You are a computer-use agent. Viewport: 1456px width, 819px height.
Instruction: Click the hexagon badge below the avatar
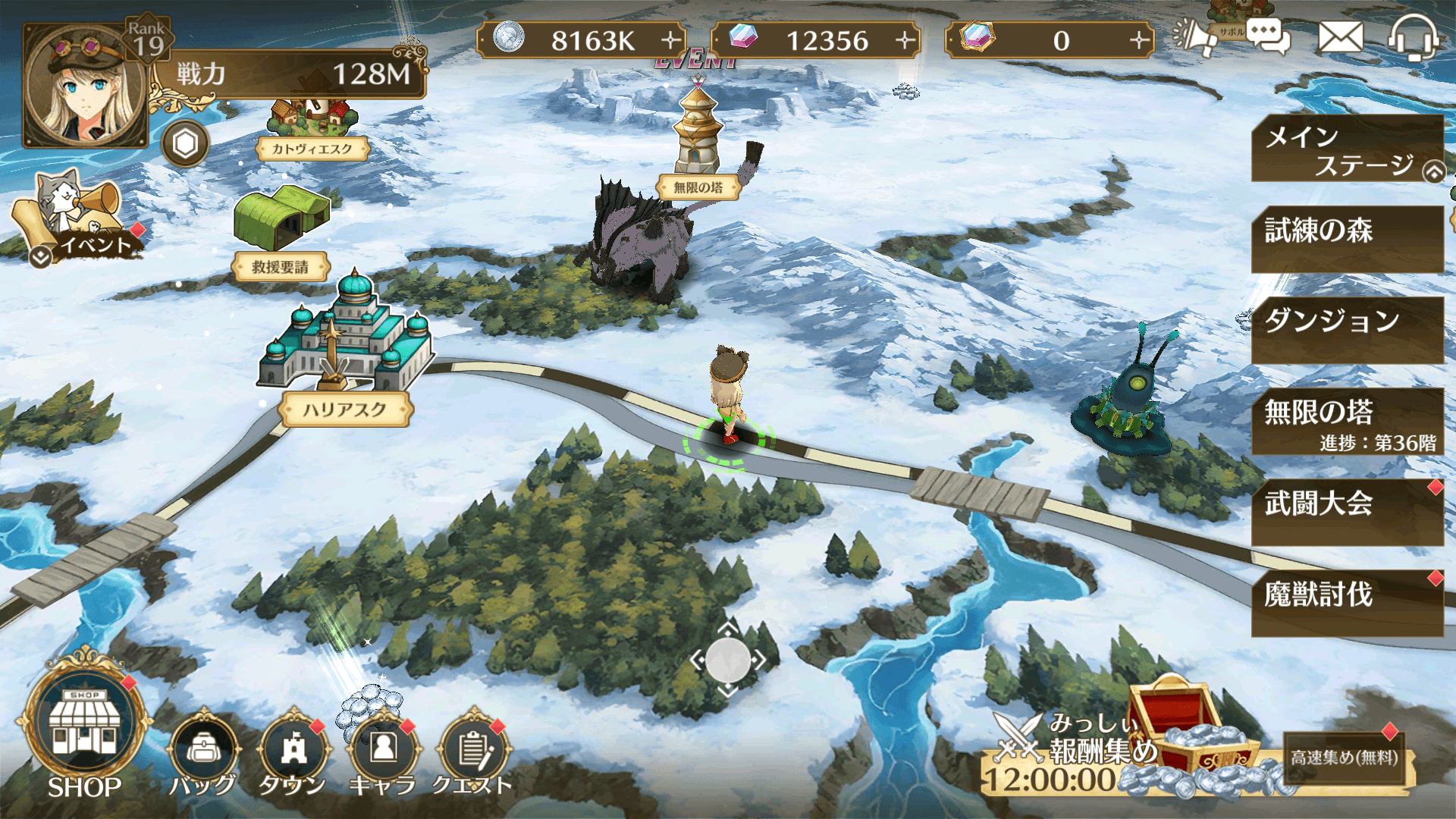[x=184, y=143]
